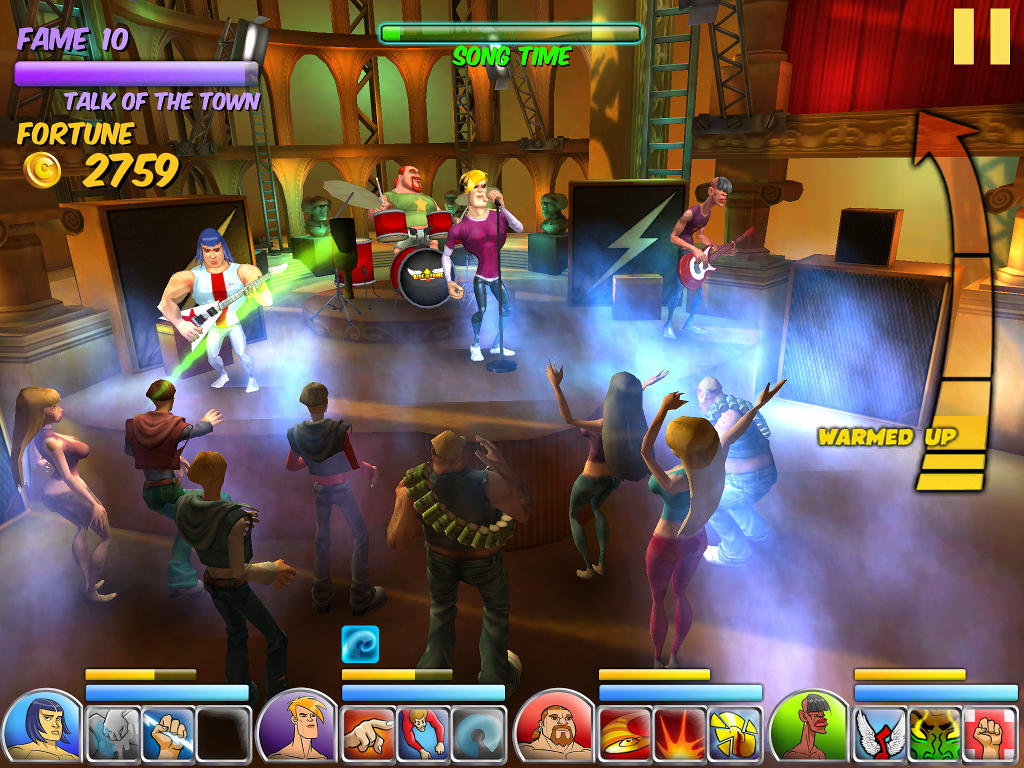The image size is (1024, 768).
Task: Use the green demon face ability
Action: [935, 734]
